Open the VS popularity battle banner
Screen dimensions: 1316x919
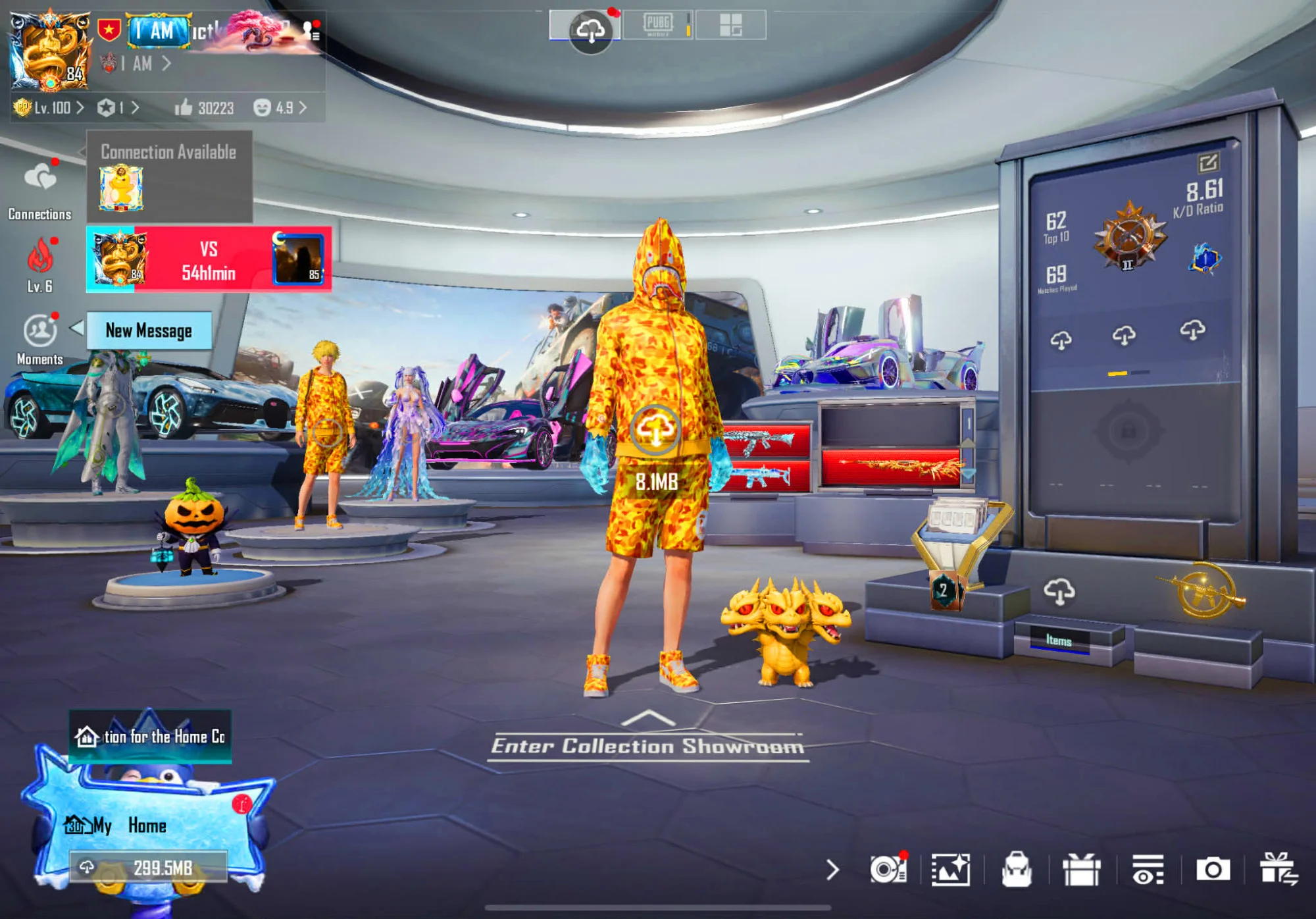click(x=209, y=260)
